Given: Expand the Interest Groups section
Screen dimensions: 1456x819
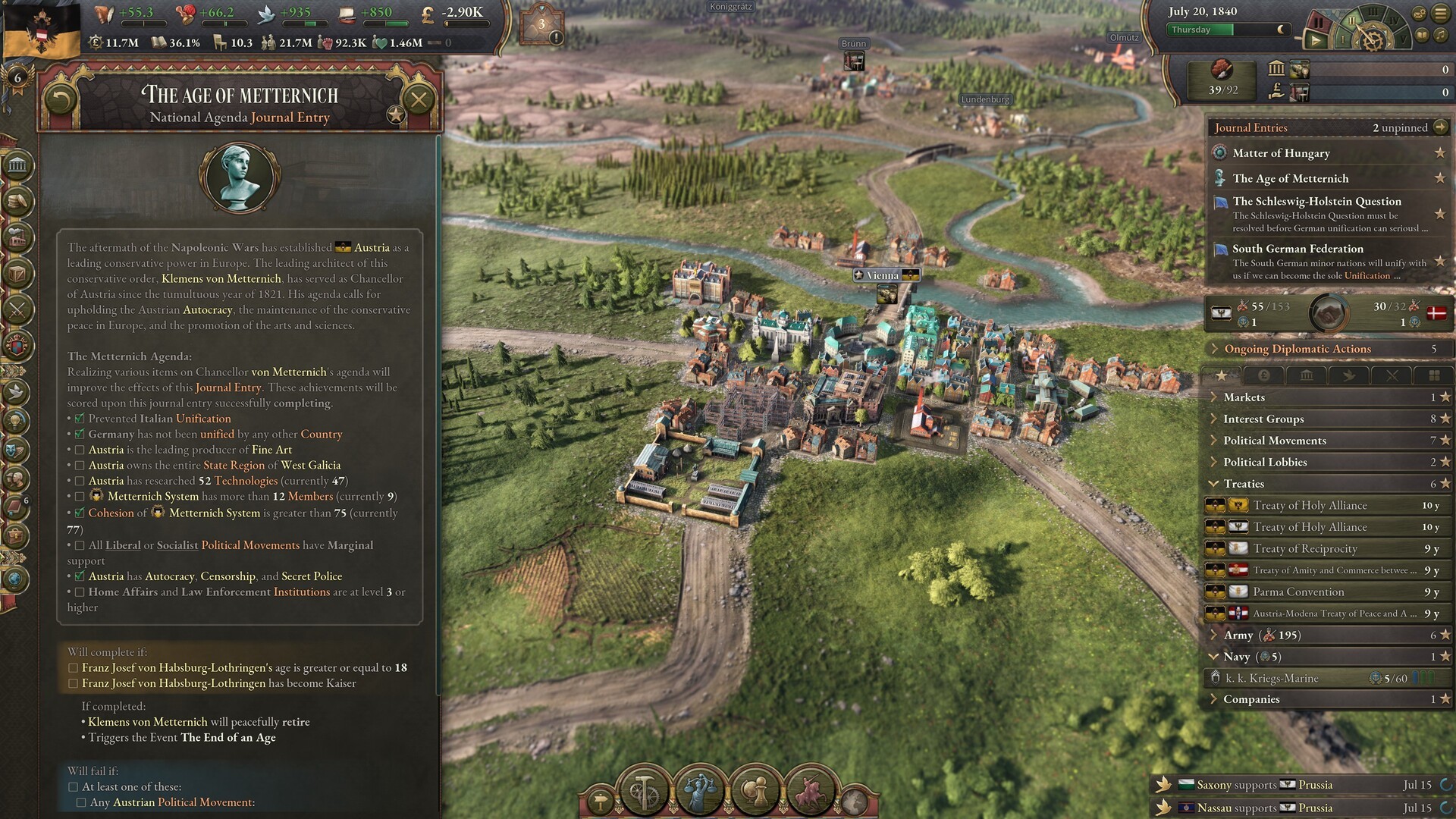Looking at the screenshot, I should point(1263,419).
